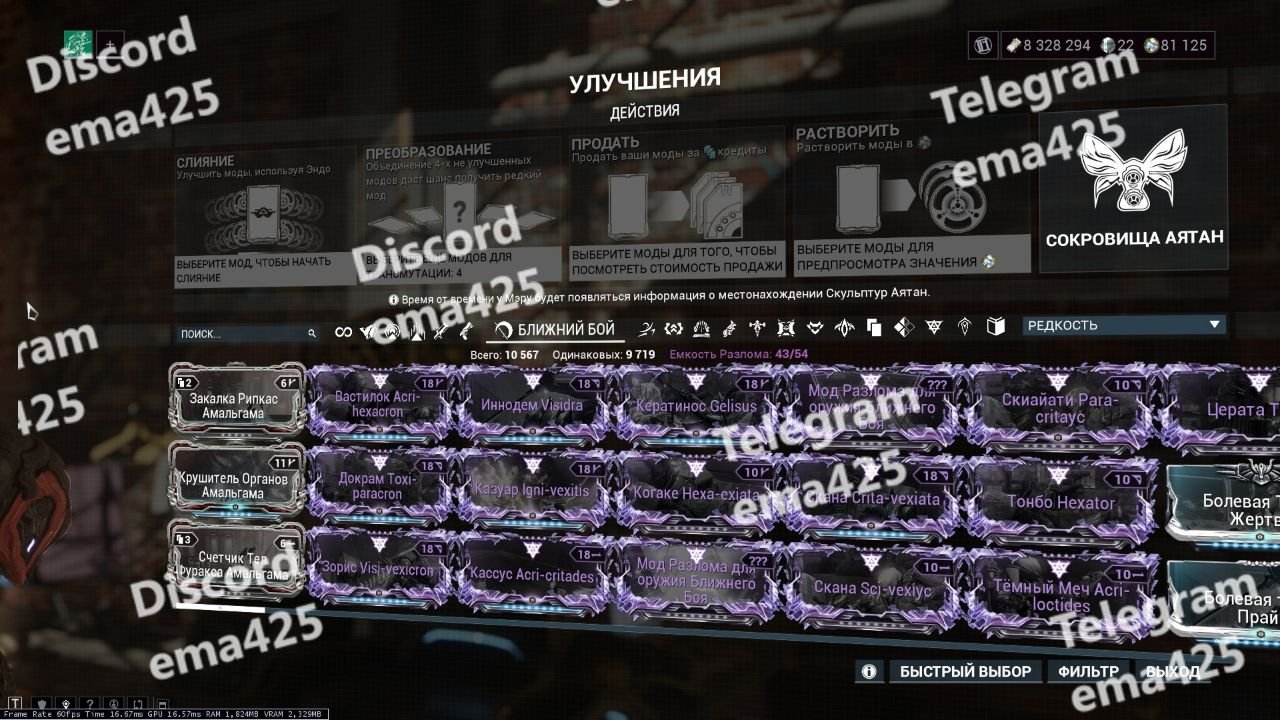Open the Сокровища Аятан panel
This screenshot has width=1280, height=720.
tap(1134, 190)
